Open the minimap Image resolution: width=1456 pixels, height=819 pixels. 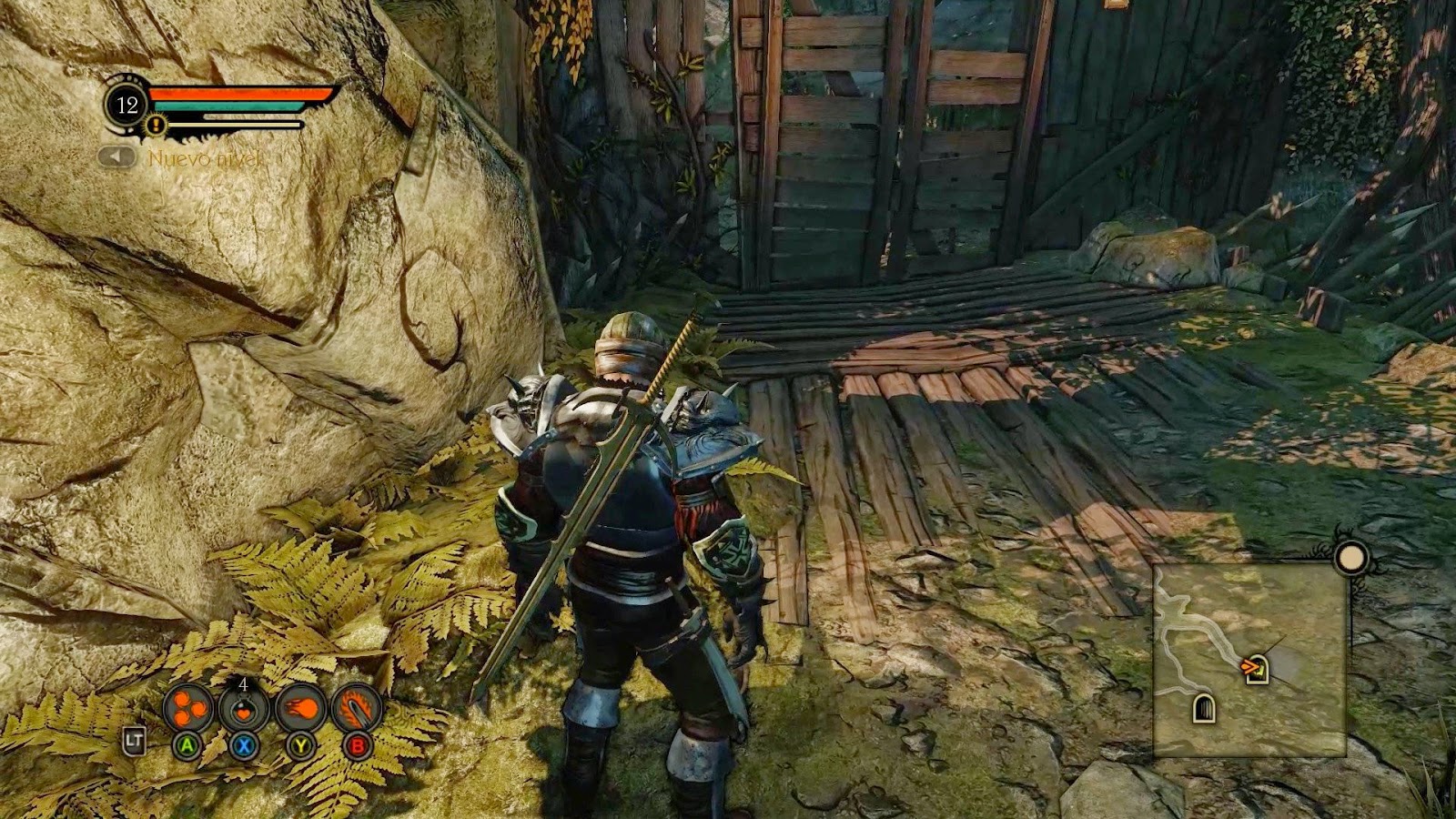click(1249, 660)
